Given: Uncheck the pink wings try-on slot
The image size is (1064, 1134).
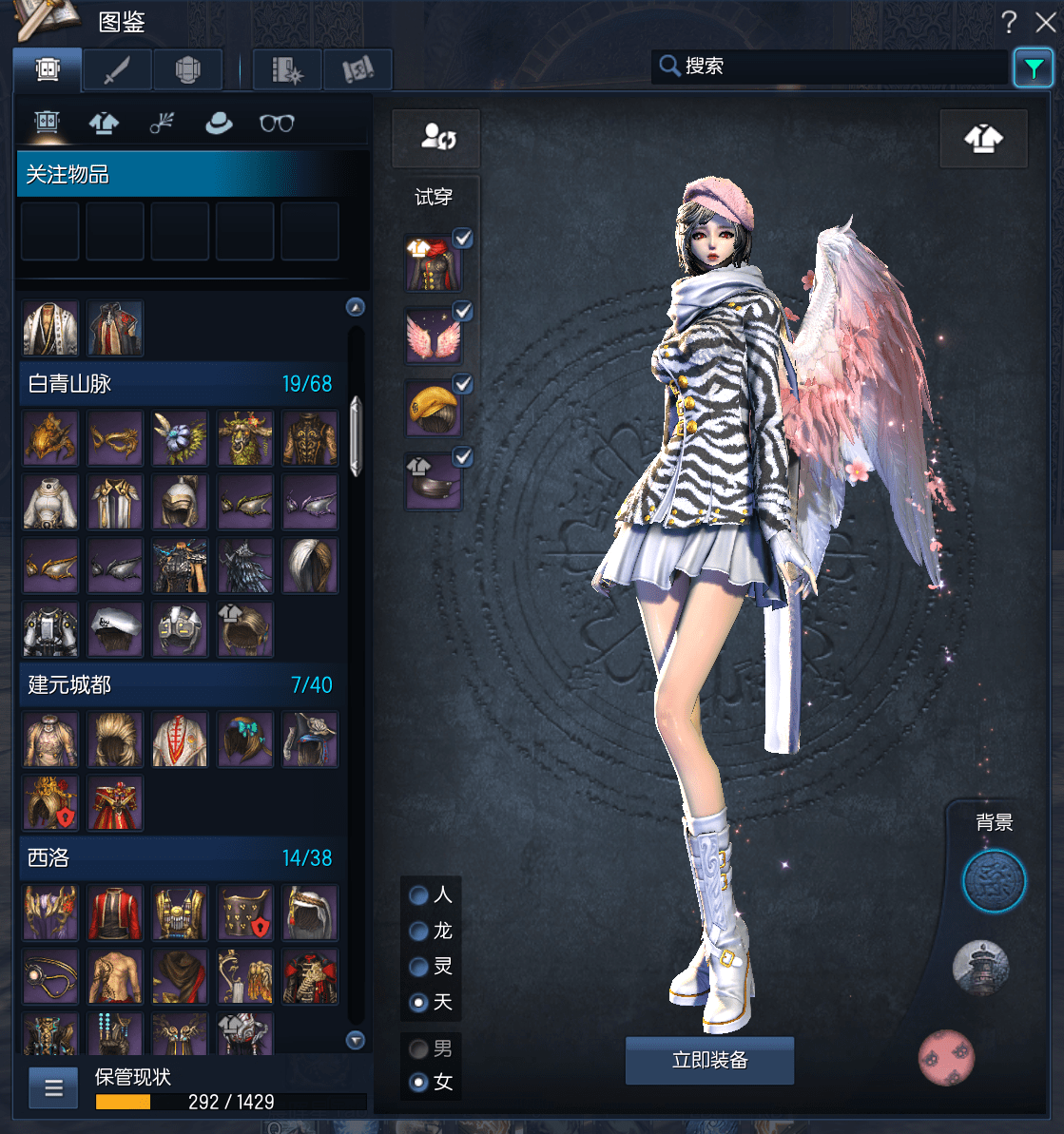Looking at the screenshot, I should tap(462, 311).
